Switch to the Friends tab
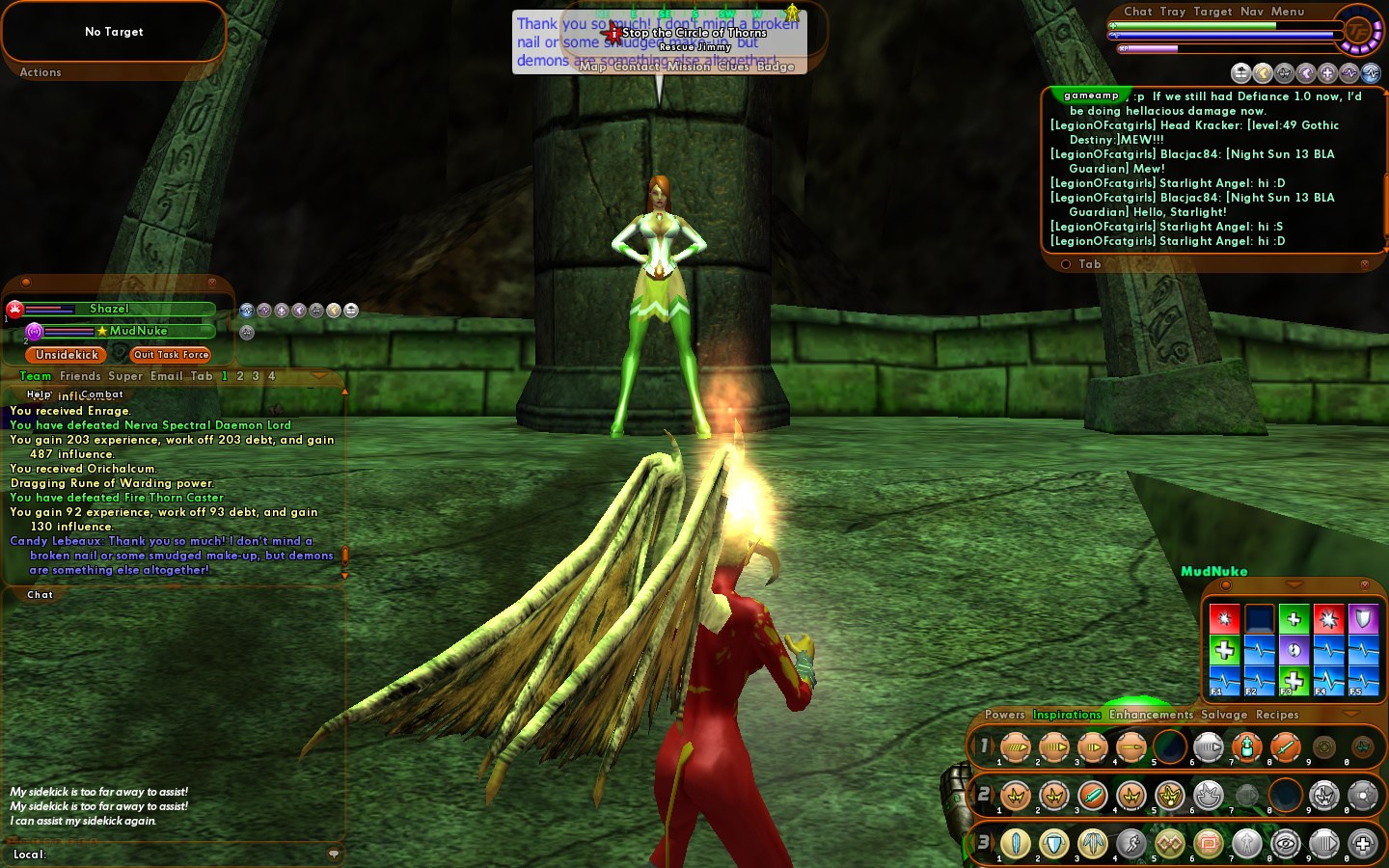This screenshot has width=1389, height=868. pos(80,376)
